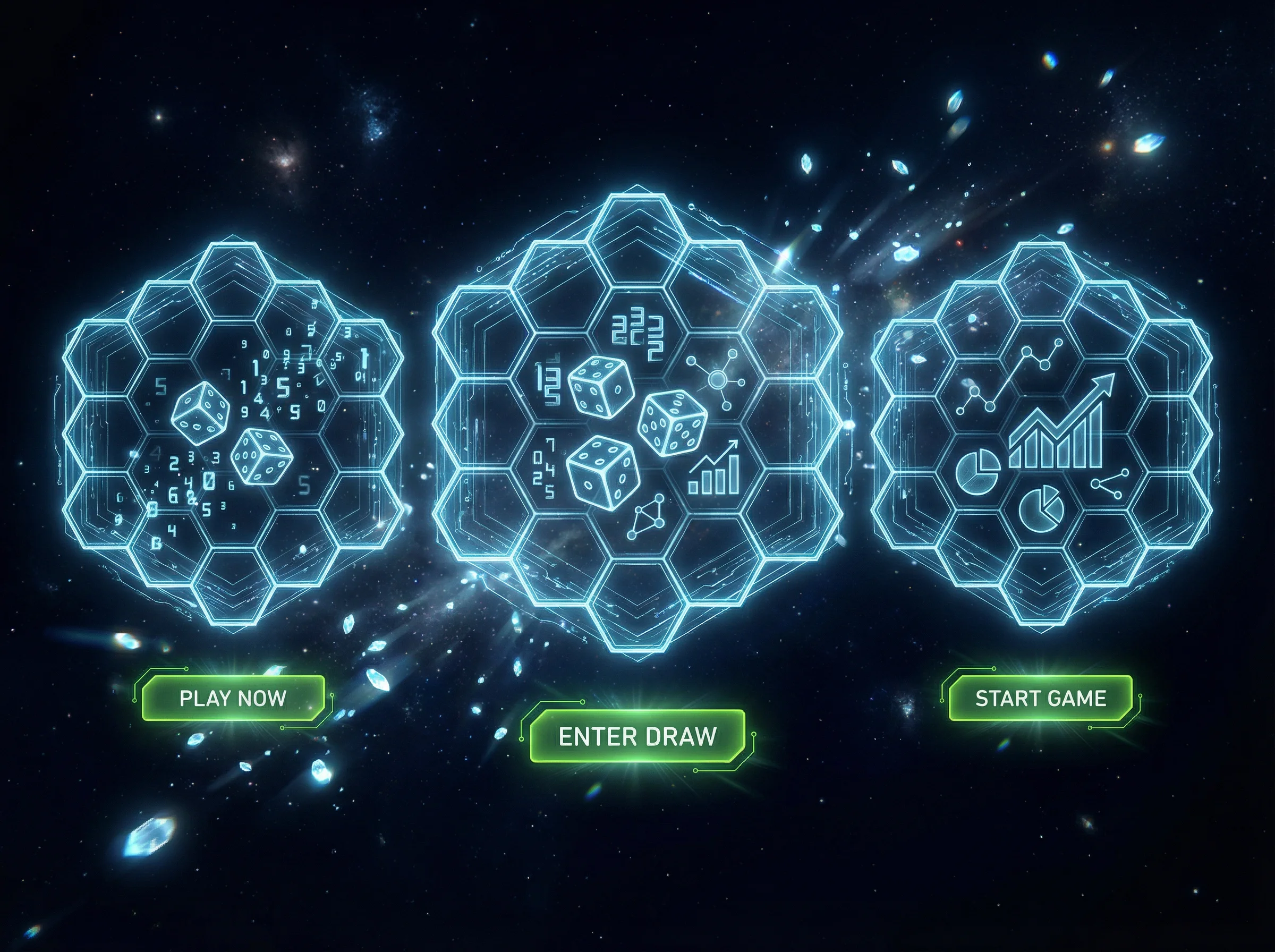This screenshot has width=1275, height=952.
Task: Hit the START GAME button
Action: pyautogui.click(x=1041, y=699)
